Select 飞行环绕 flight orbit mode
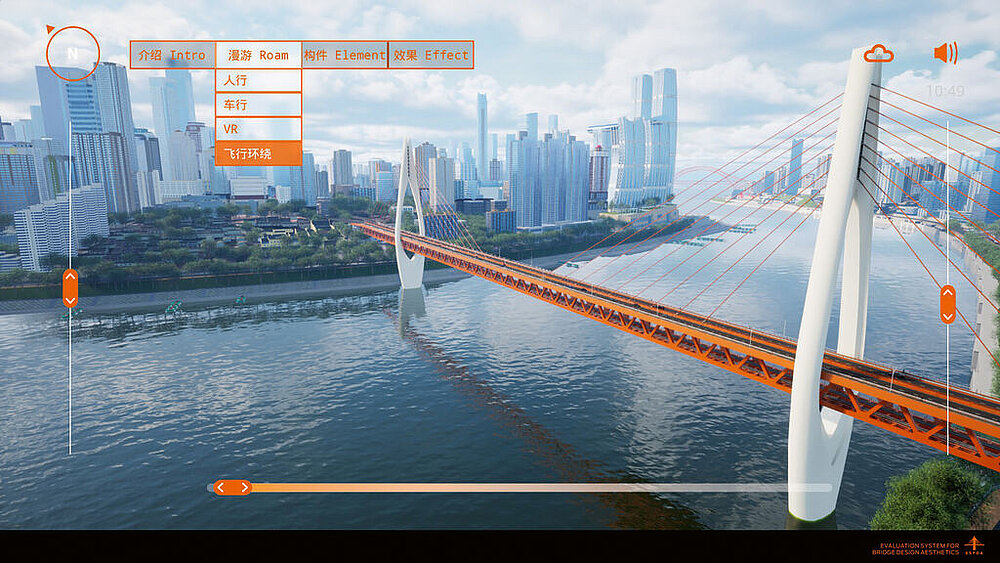This screenshot has height=563, width=1000. [258, 153]
